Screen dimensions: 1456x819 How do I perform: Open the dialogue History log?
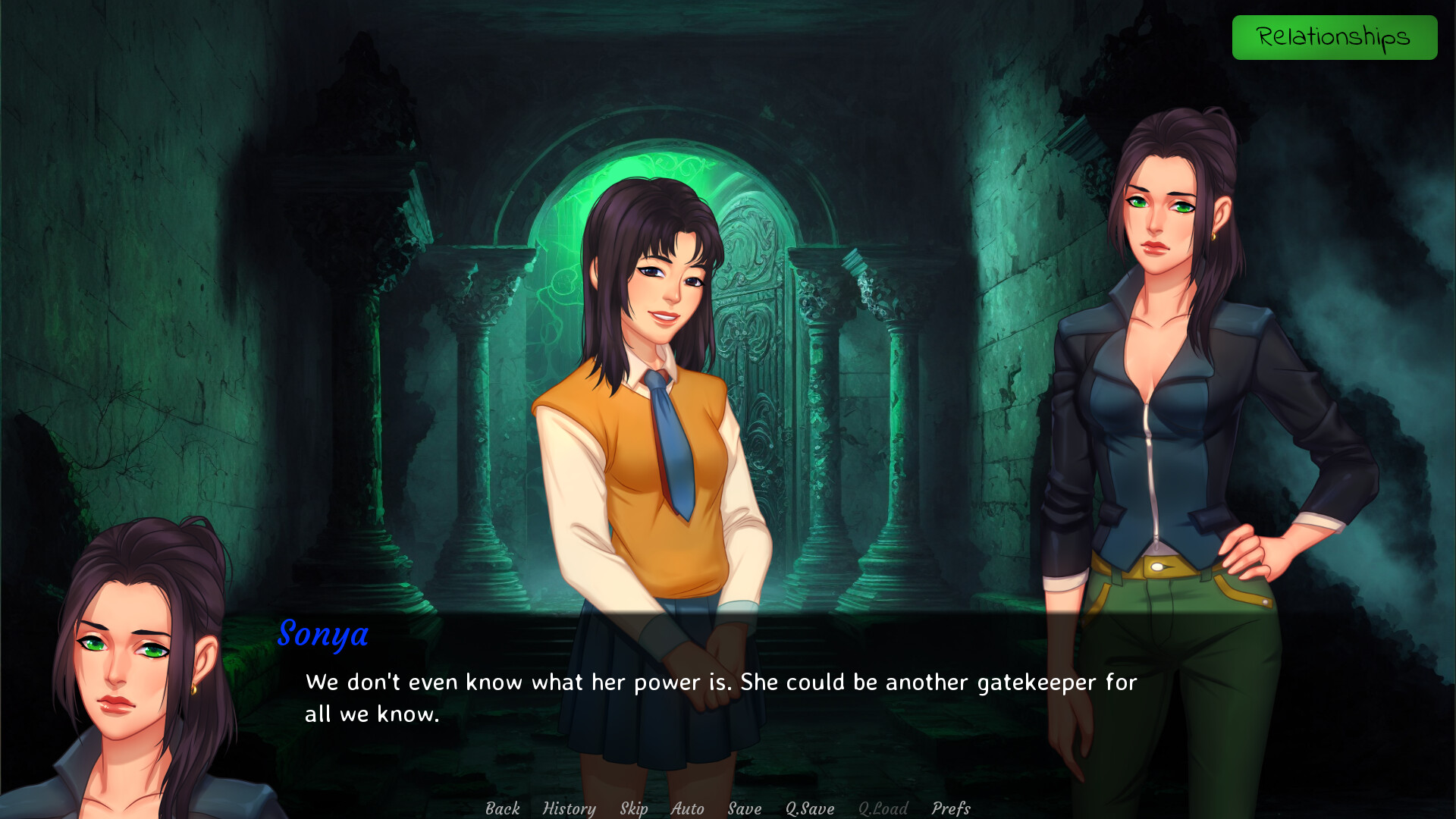[x=570, y=808]
